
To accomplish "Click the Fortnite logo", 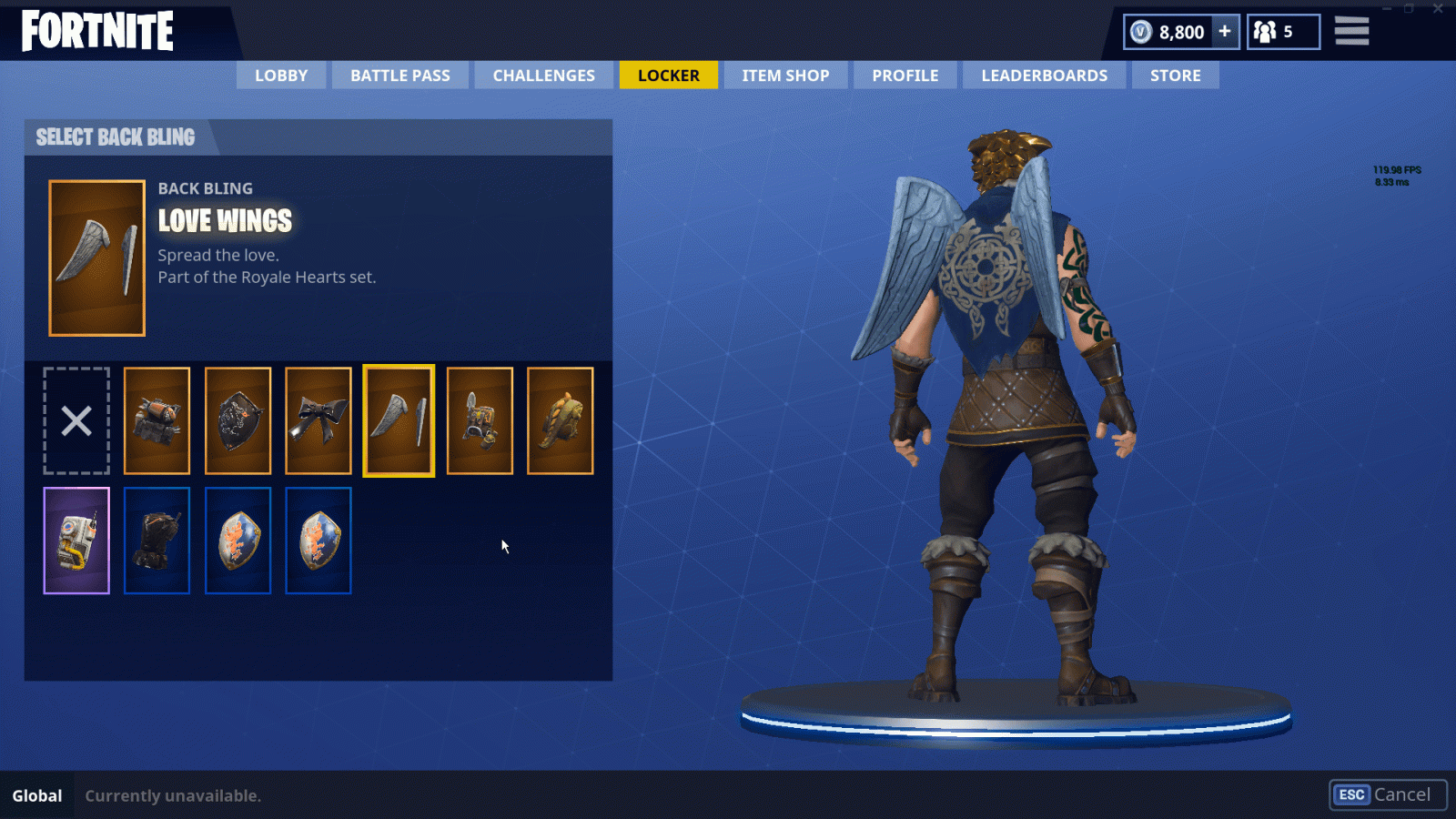I will pos(96,30).
